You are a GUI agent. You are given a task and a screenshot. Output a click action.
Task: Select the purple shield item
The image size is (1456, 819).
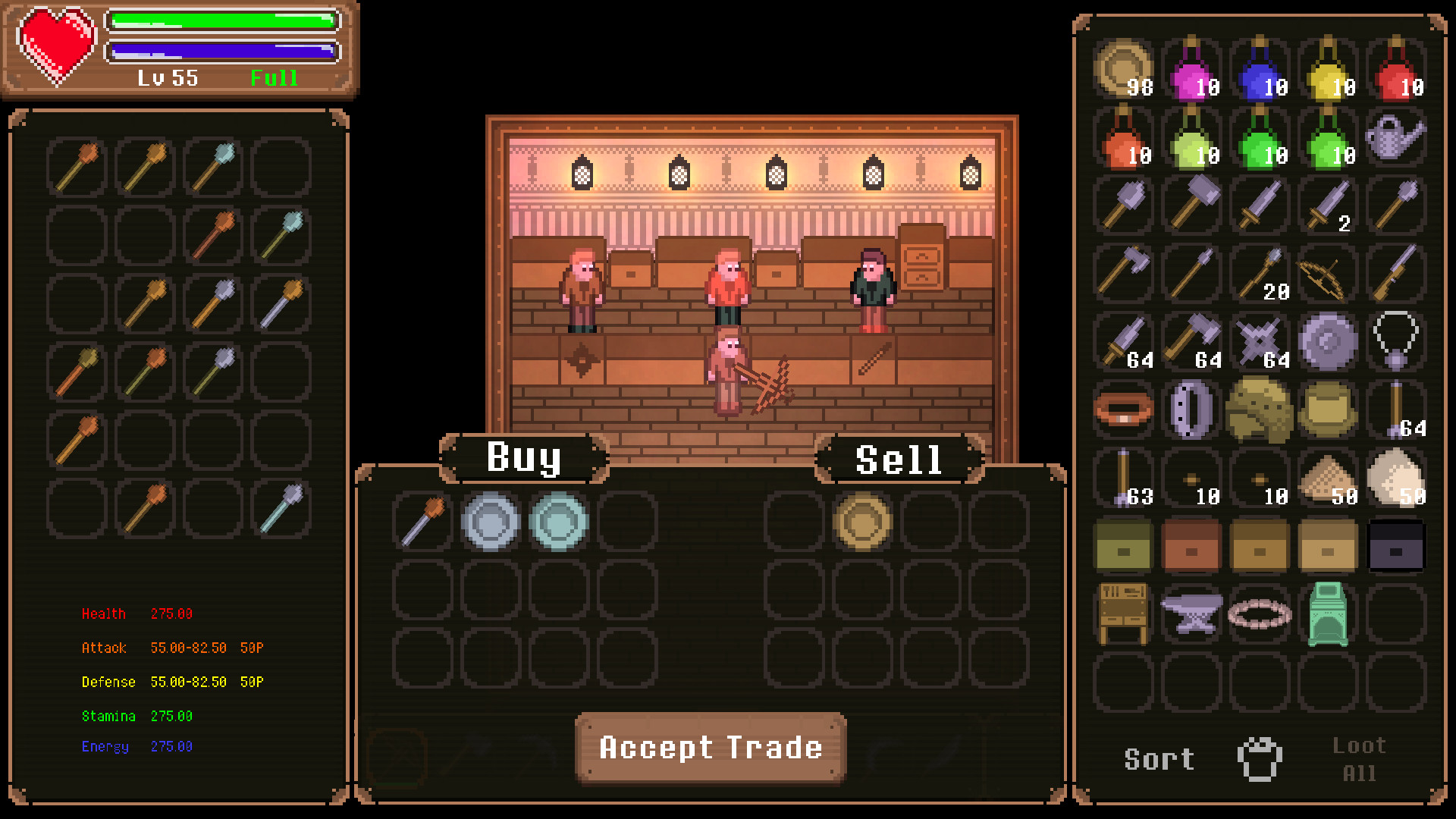coord(1329,341)
